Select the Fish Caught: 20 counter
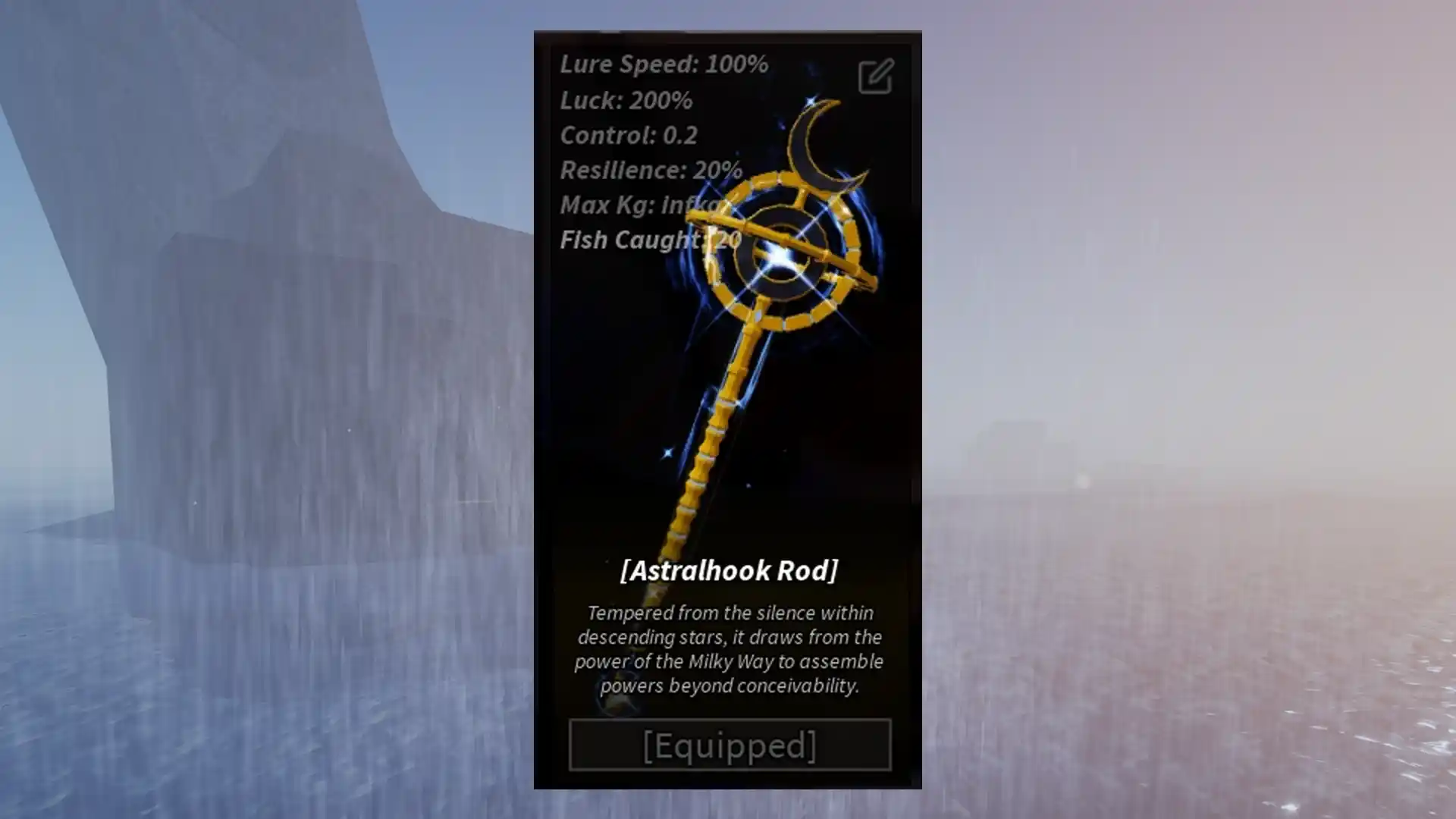This screenshot has width=1456, height=819. click(x=648, y=240)
